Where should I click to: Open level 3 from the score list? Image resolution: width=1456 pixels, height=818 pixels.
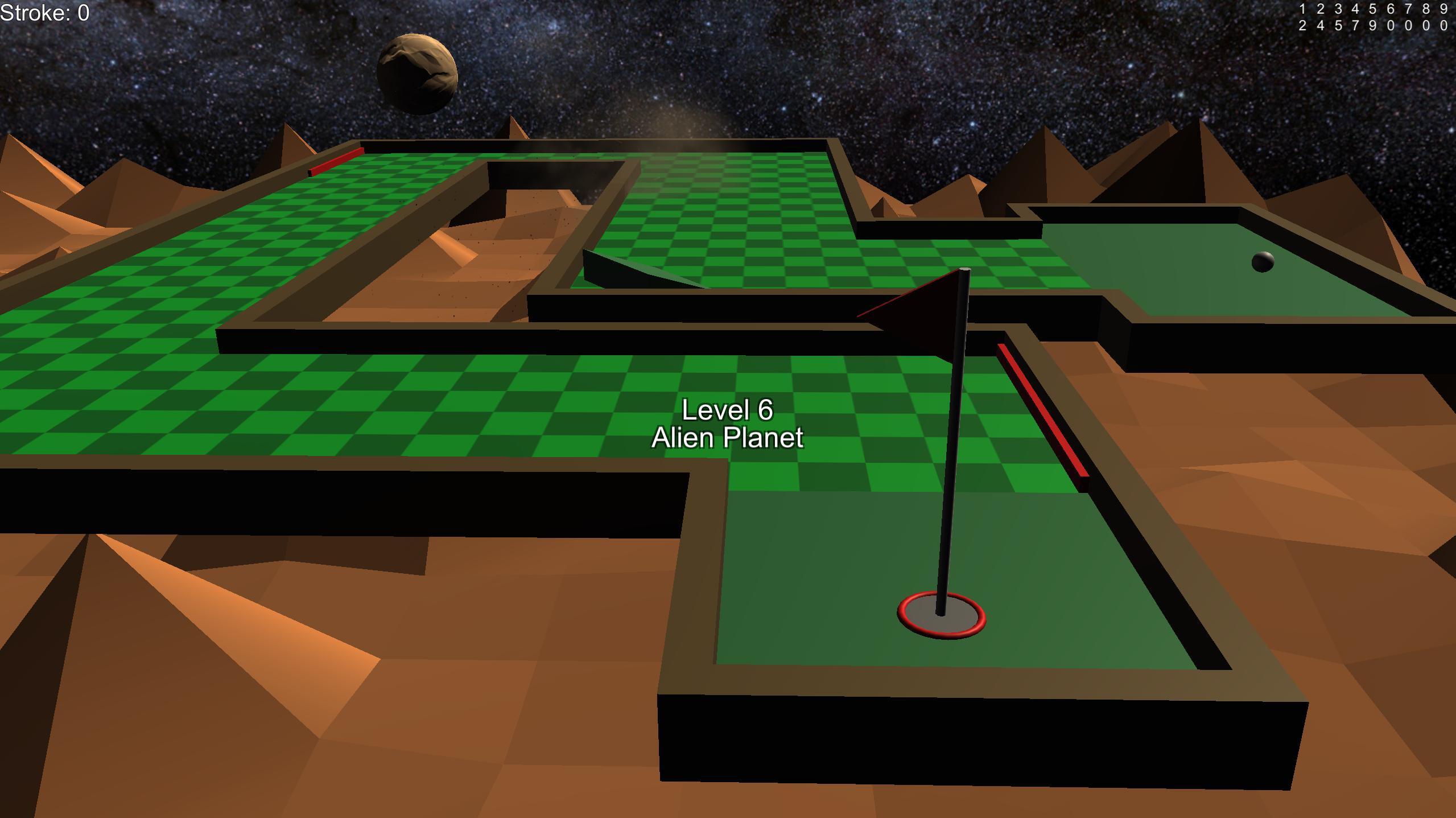pos(1338,9)
